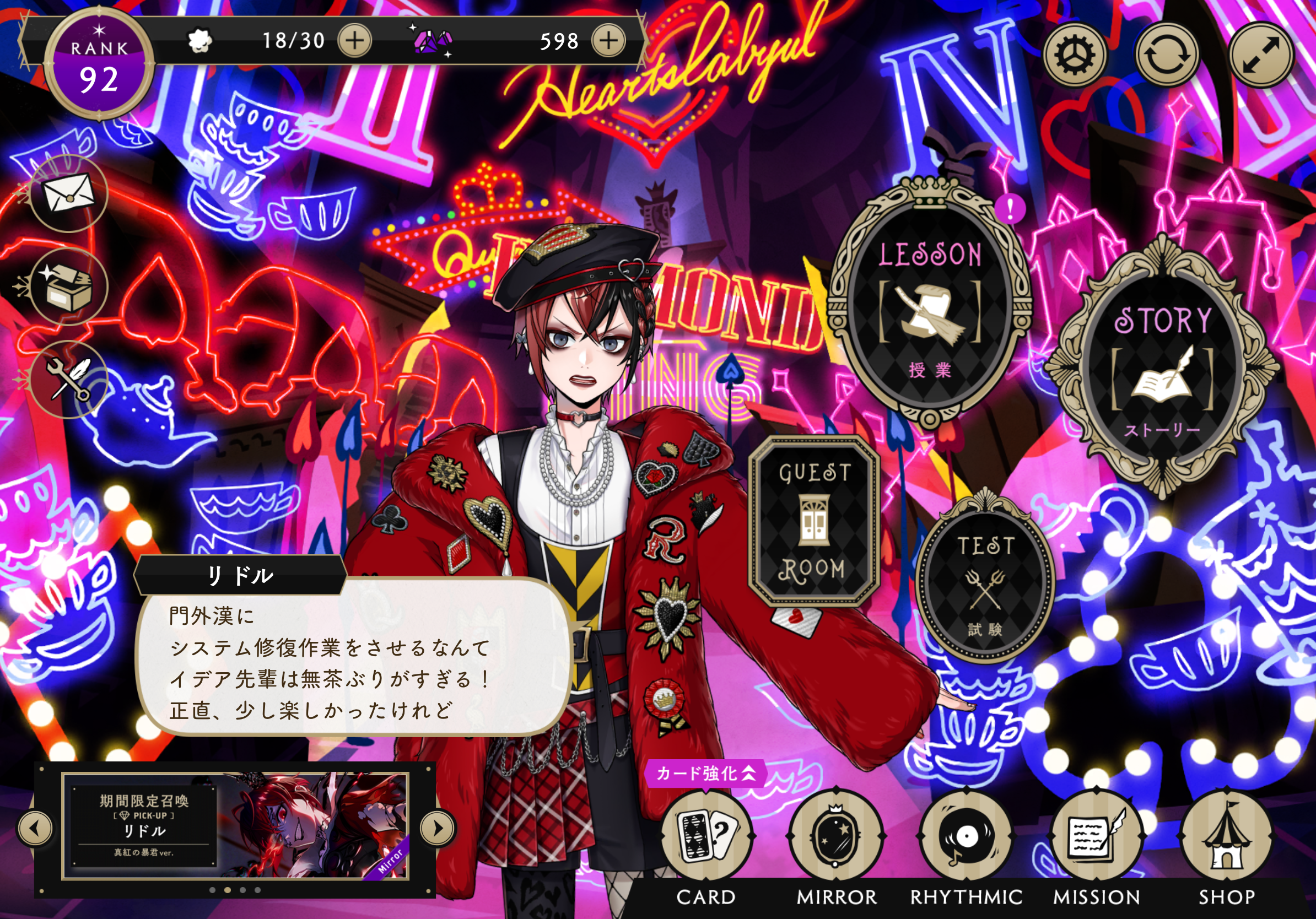Open the gear settings button
This screenshot has width=1316, height=919.
click(1075, 56)
